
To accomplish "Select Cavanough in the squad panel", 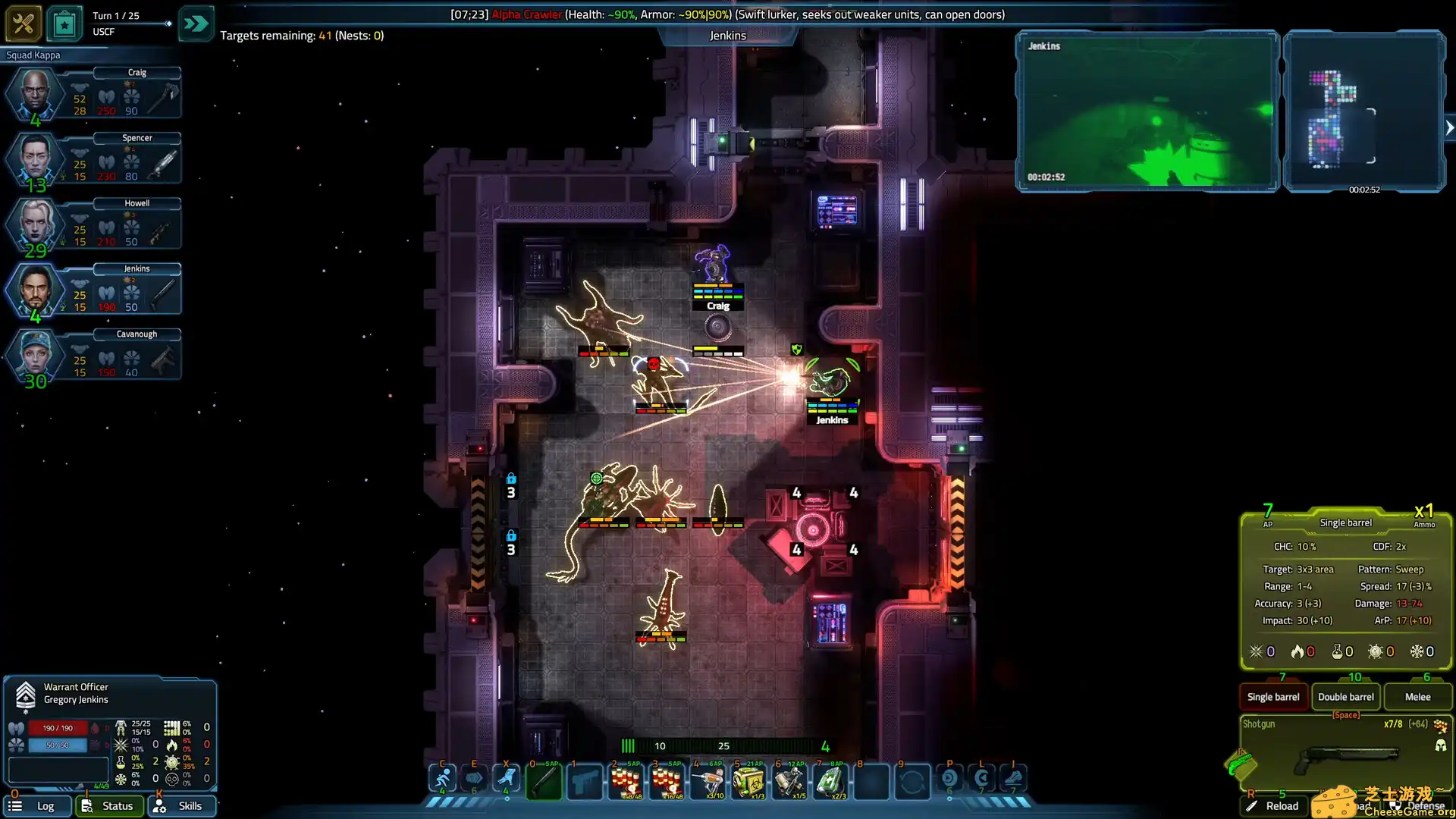I will point(34,354).
